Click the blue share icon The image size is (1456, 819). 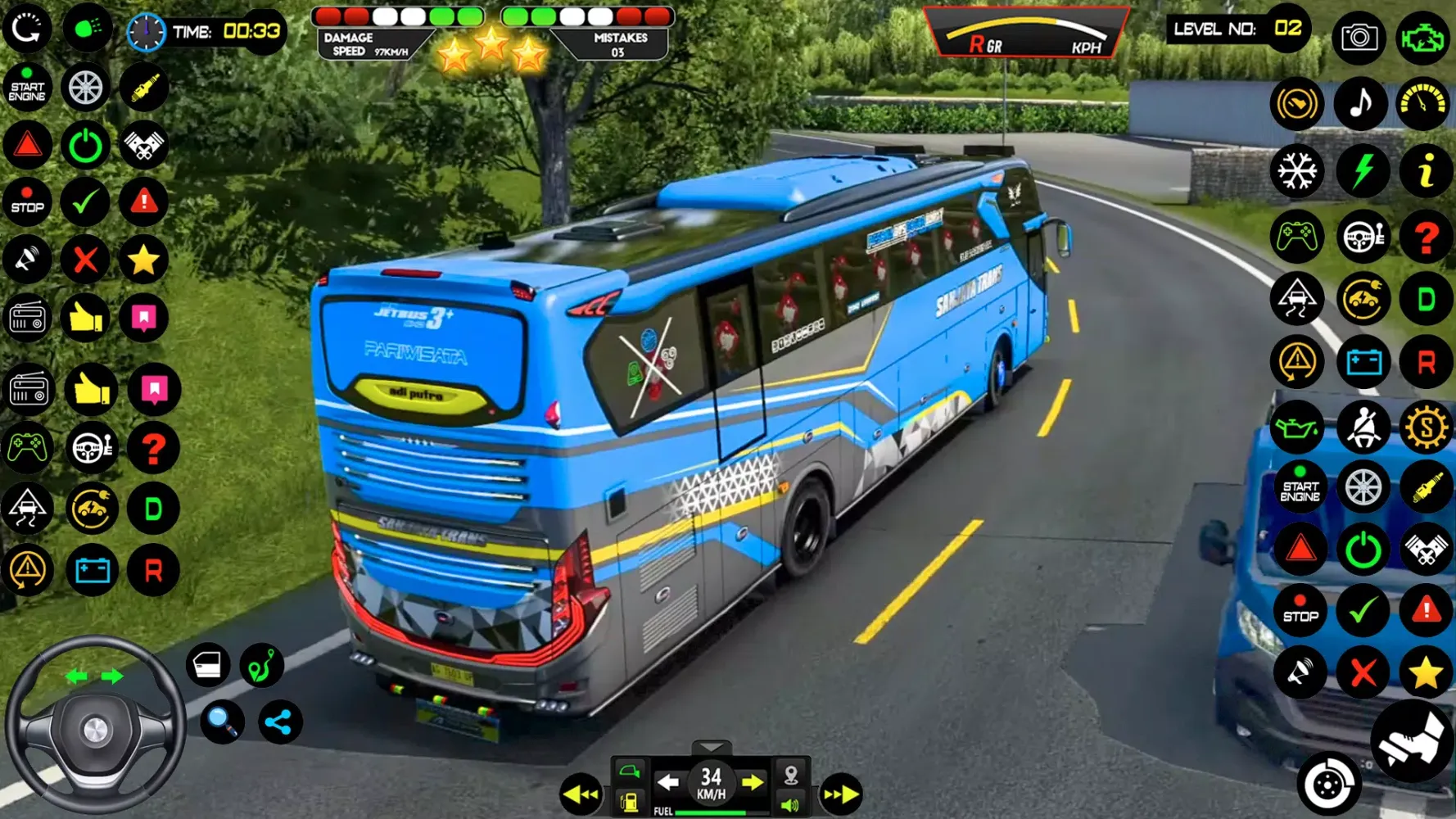279,722
